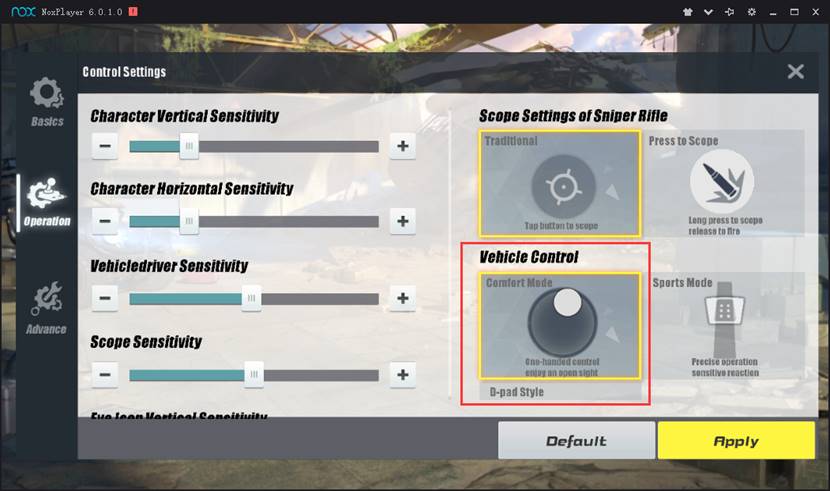Switch to the Basics settings tab

(47, 101)
